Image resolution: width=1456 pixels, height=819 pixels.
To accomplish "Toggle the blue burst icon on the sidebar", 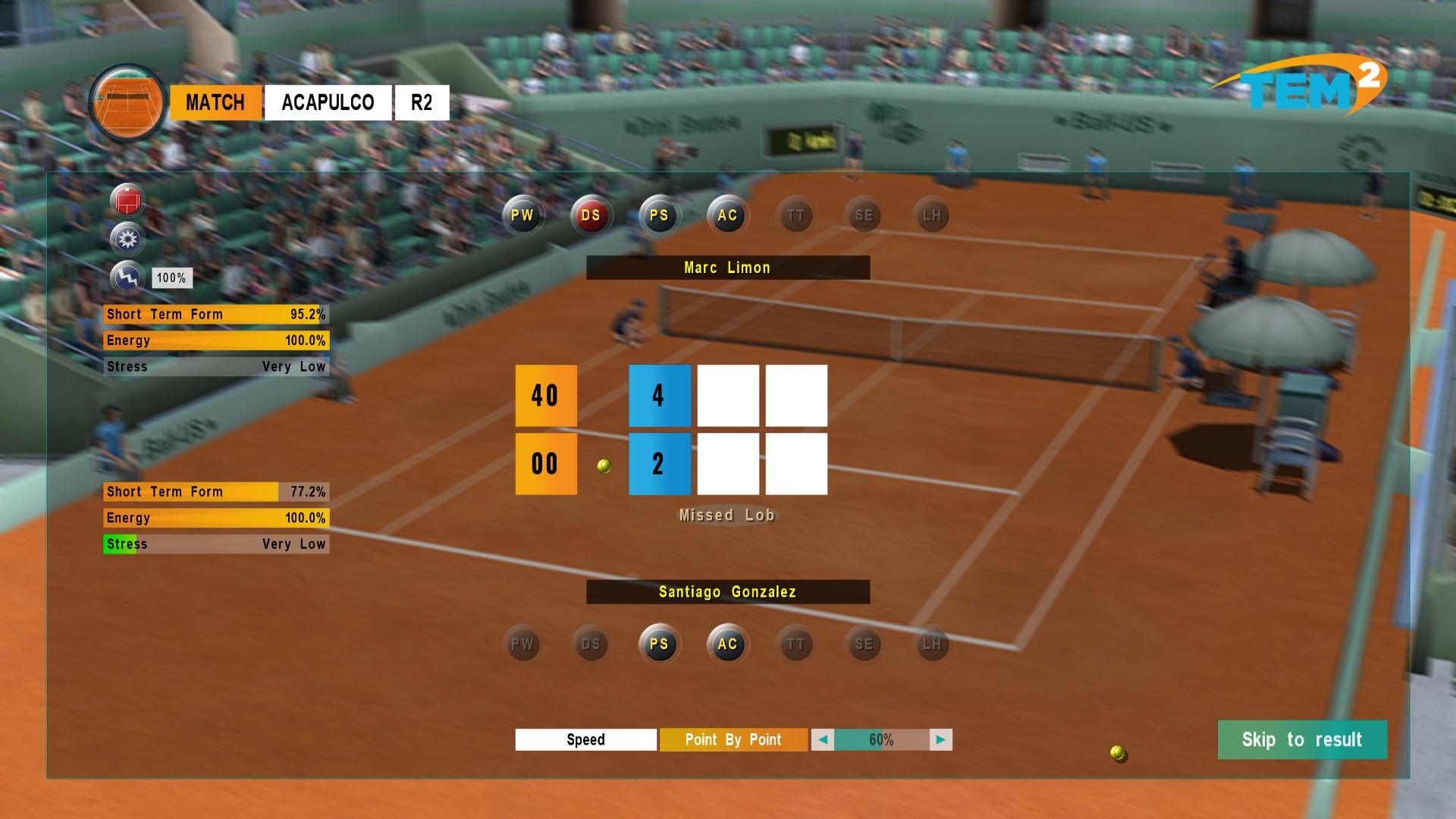I will coord(129,239).
